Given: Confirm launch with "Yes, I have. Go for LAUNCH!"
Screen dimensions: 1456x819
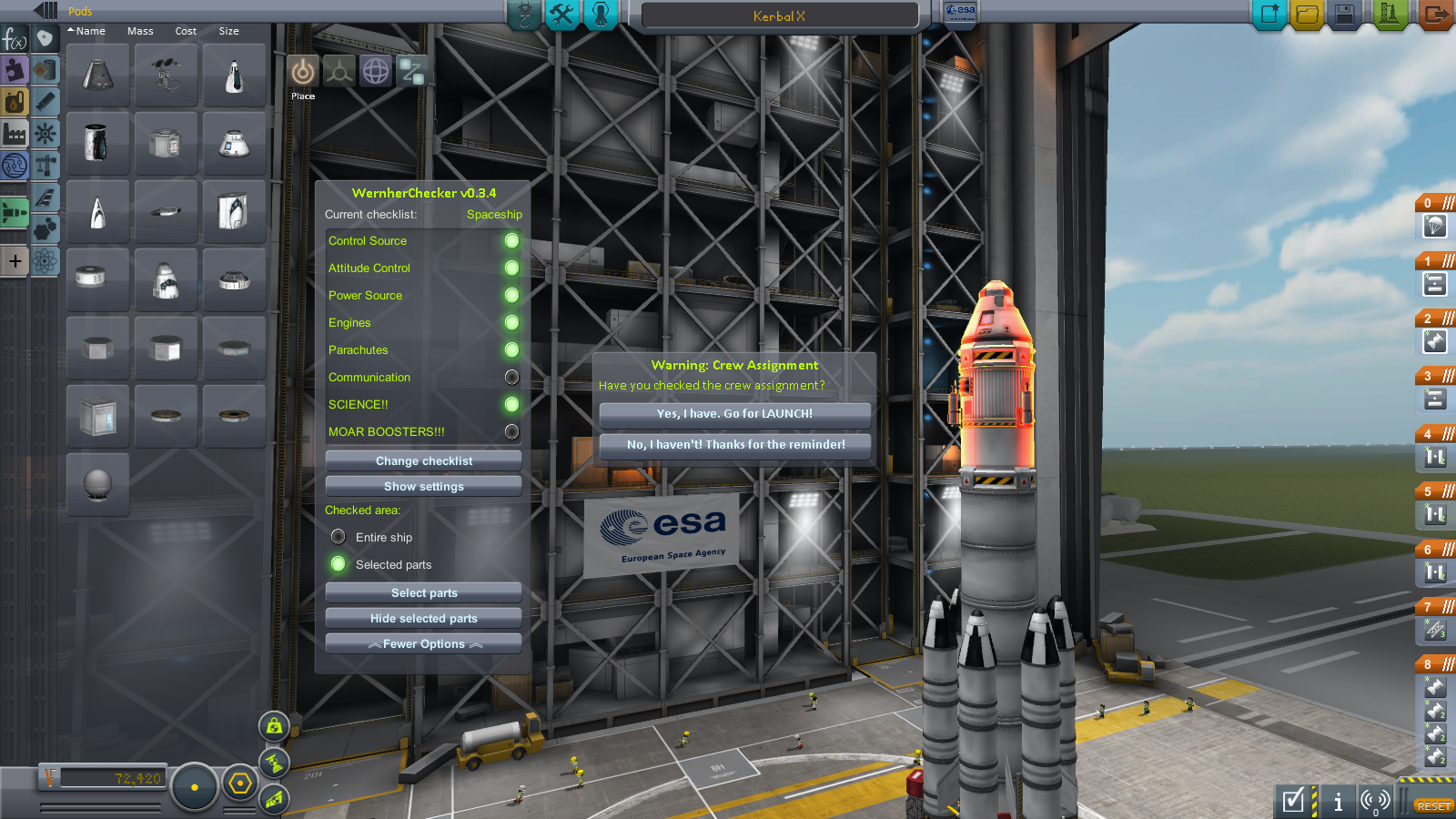Looking at the screenshot, I should click(x=734, y=414).
